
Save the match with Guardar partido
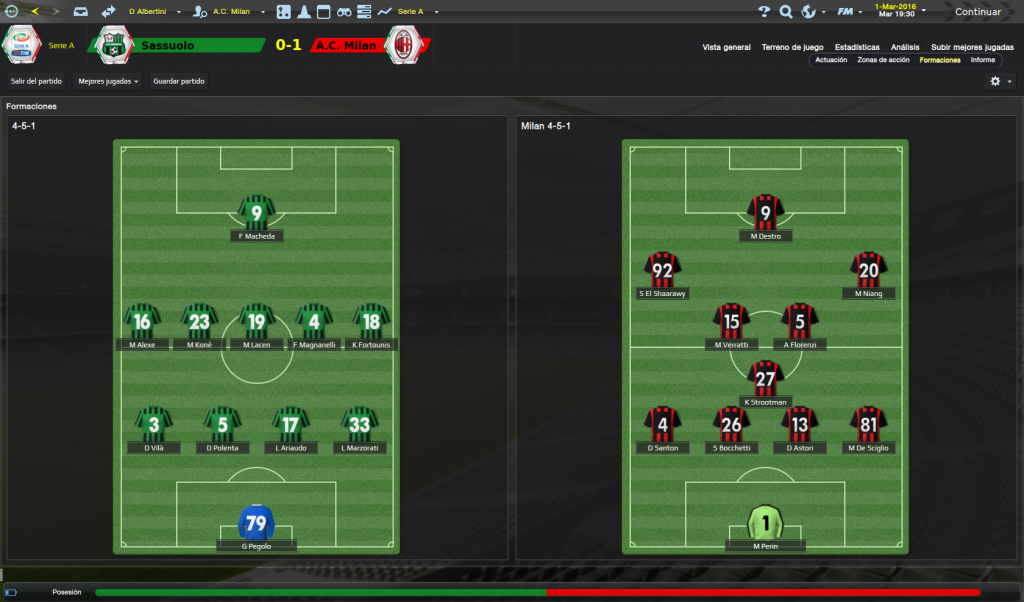point(178,81)
